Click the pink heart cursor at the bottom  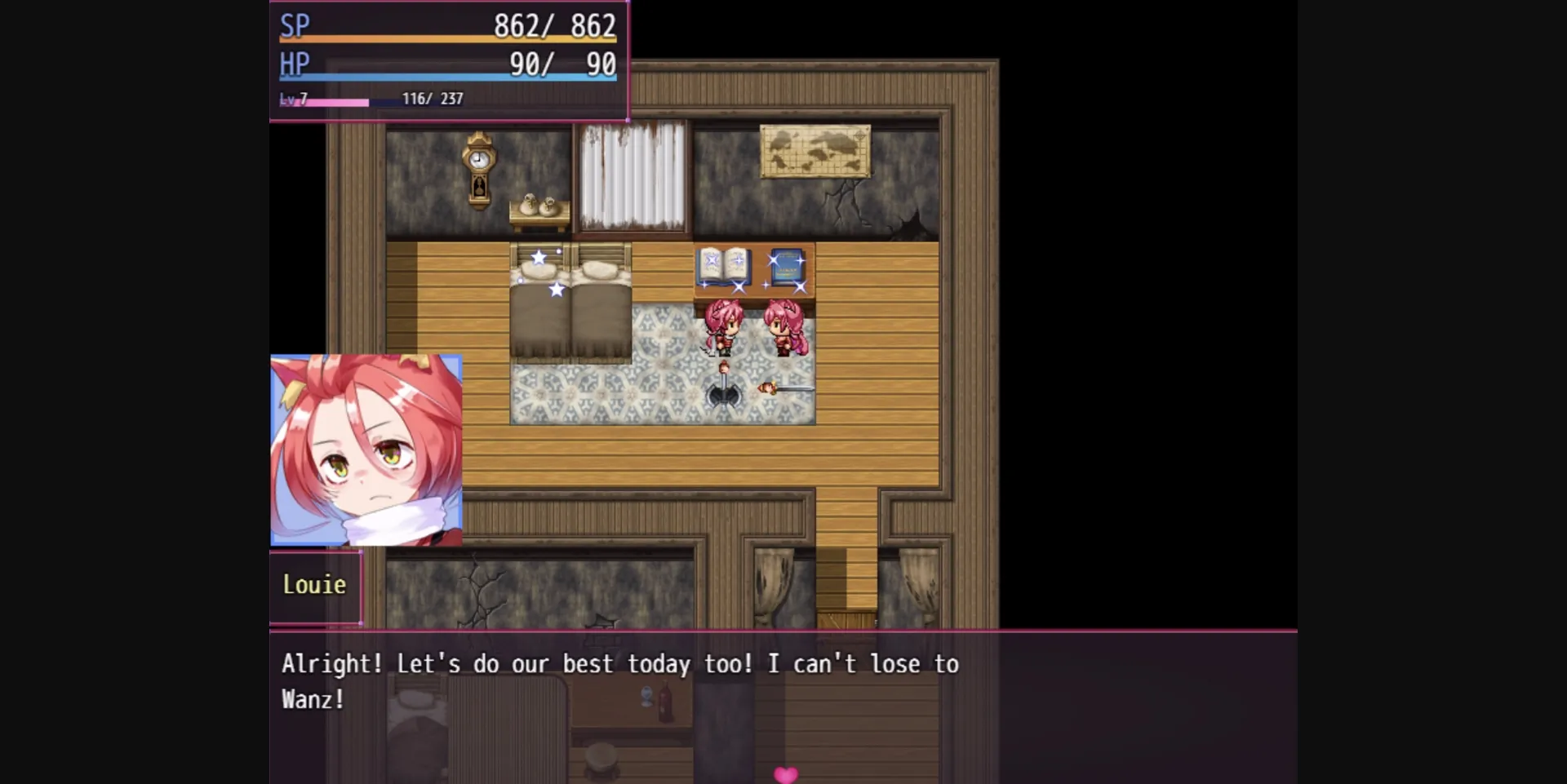(x=786, y=773)
